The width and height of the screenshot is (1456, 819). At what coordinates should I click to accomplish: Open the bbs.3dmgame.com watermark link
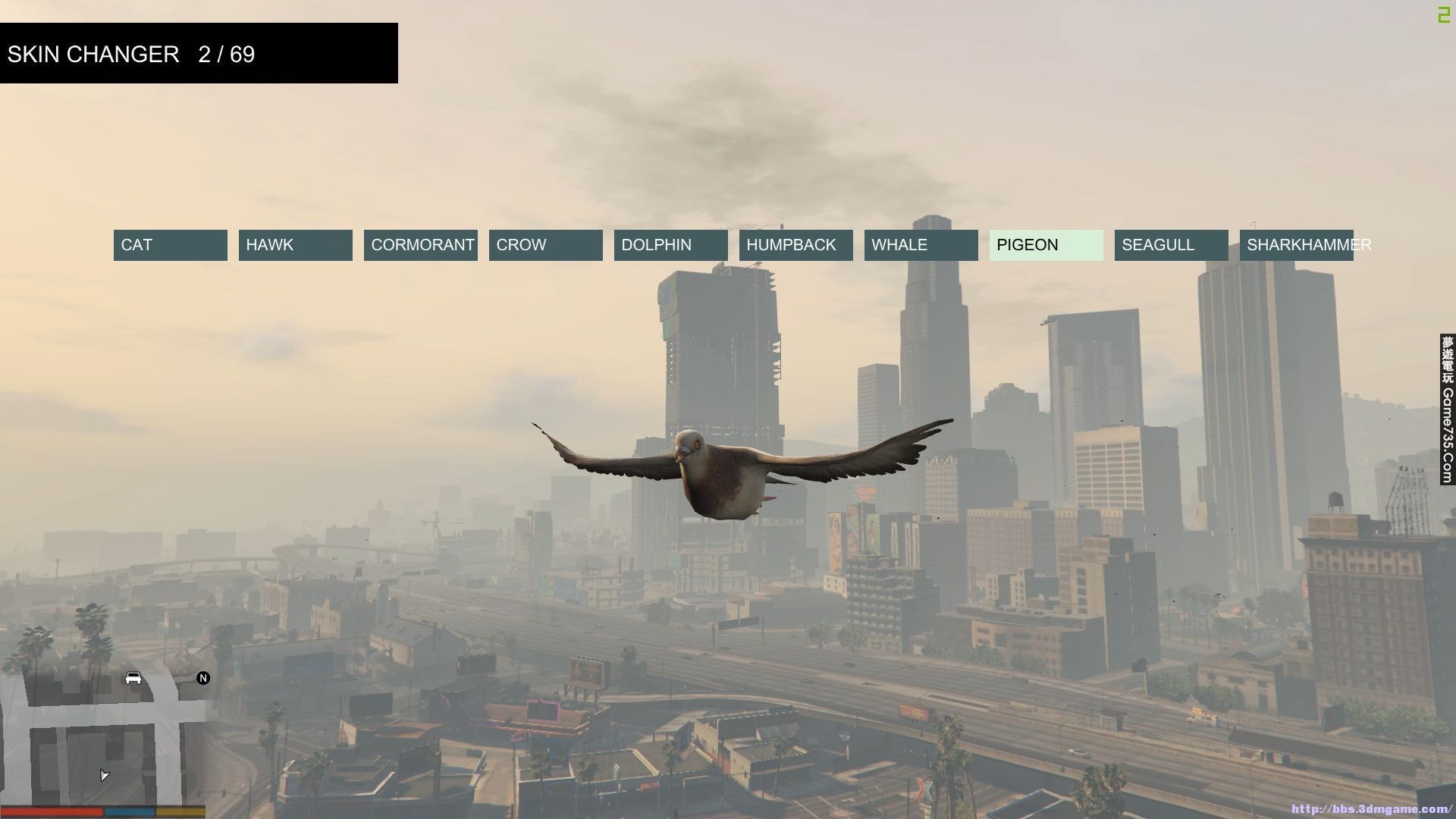pyautogui.click(x=1371, y=809)
